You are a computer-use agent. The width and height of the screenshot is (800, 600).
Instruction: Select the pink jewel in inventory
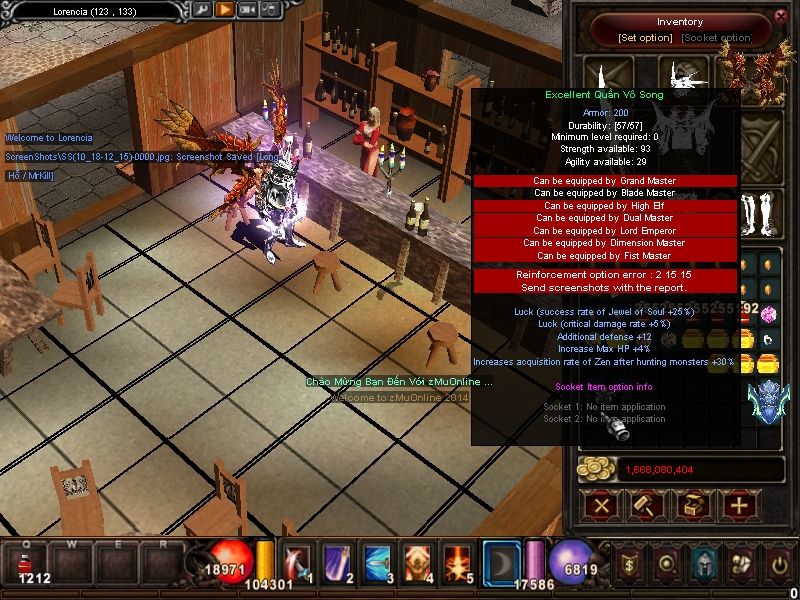[x=770, y=316]
